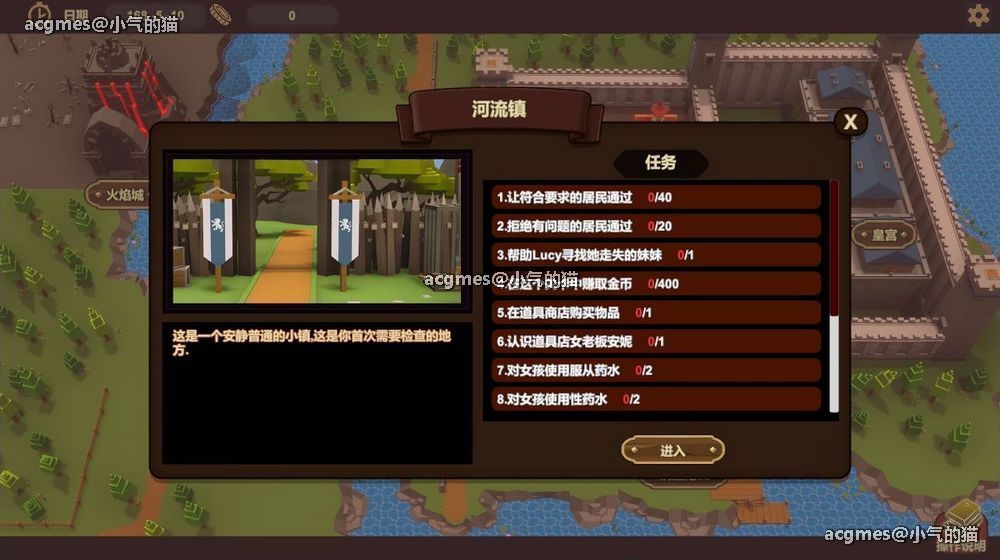Pick the 认识道具店女老板安妮 task row

click(x=655, y=341)
